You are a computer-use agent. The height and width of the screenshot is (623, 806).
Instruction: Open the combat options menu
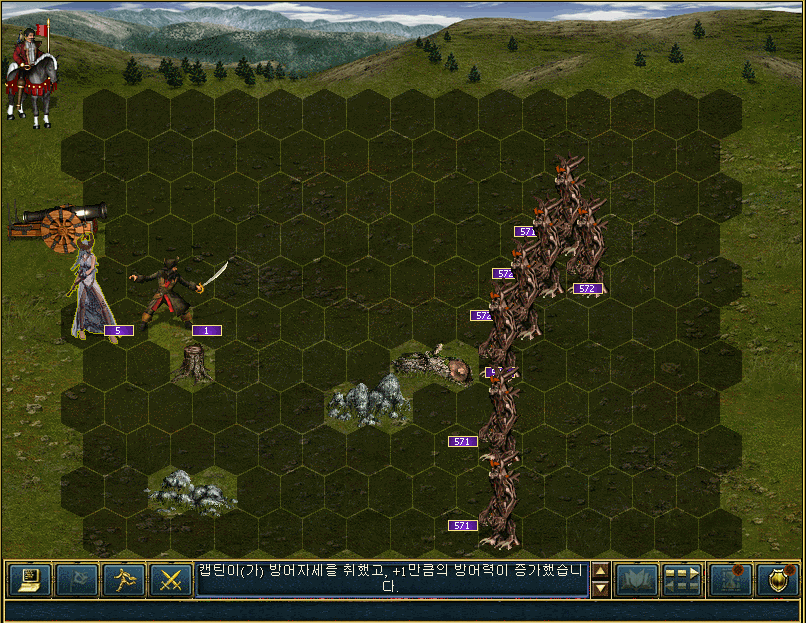[x=30, y=579]
